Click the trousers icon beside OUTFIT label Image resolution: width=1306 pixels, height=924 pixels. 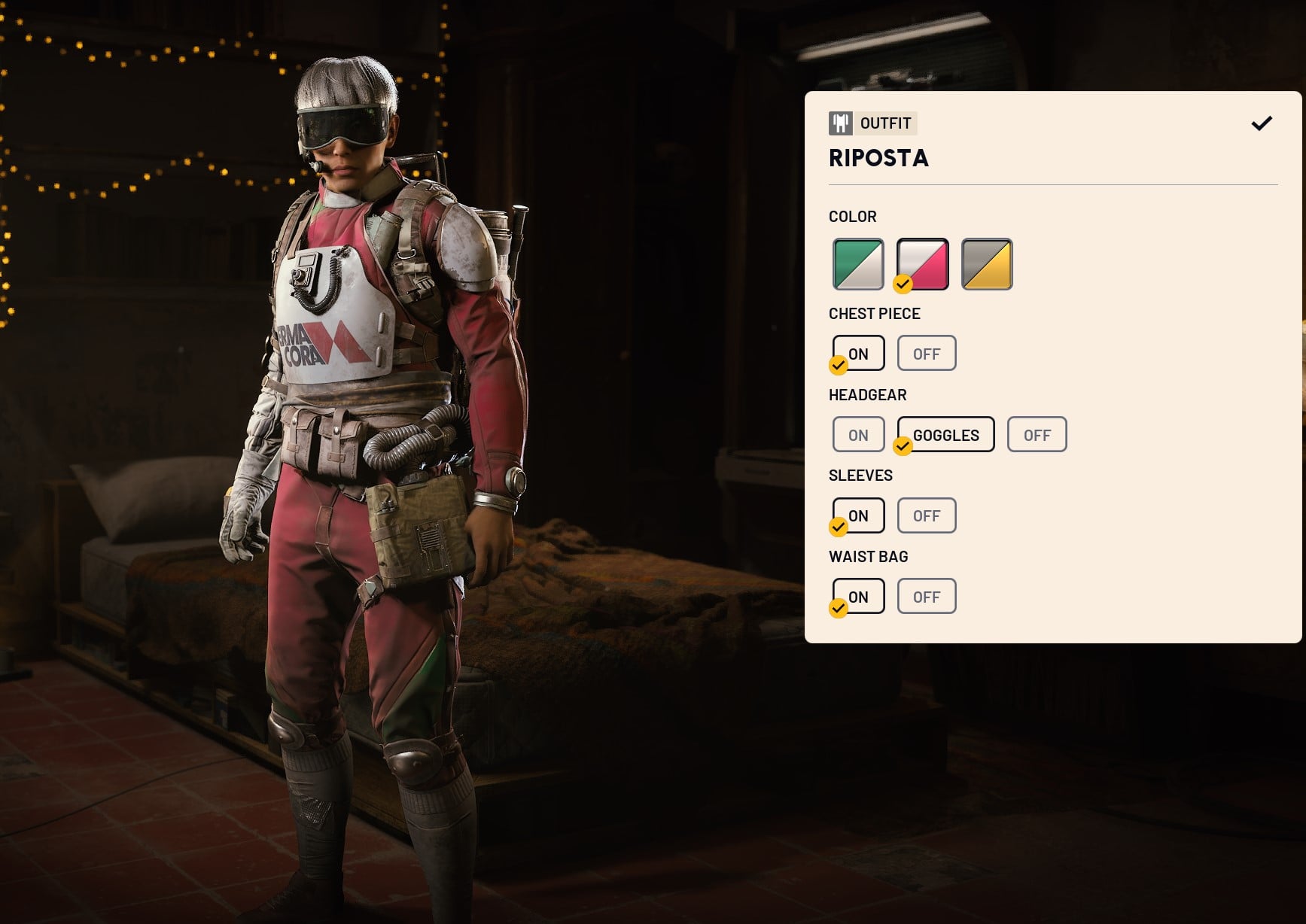[841, 123]
